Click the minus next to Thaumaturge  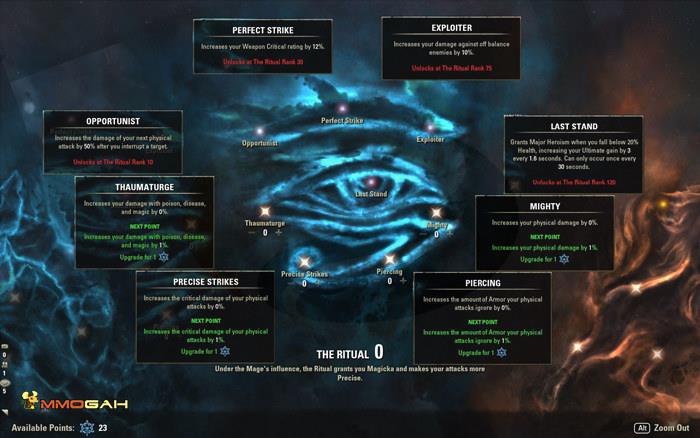point(251,232)
